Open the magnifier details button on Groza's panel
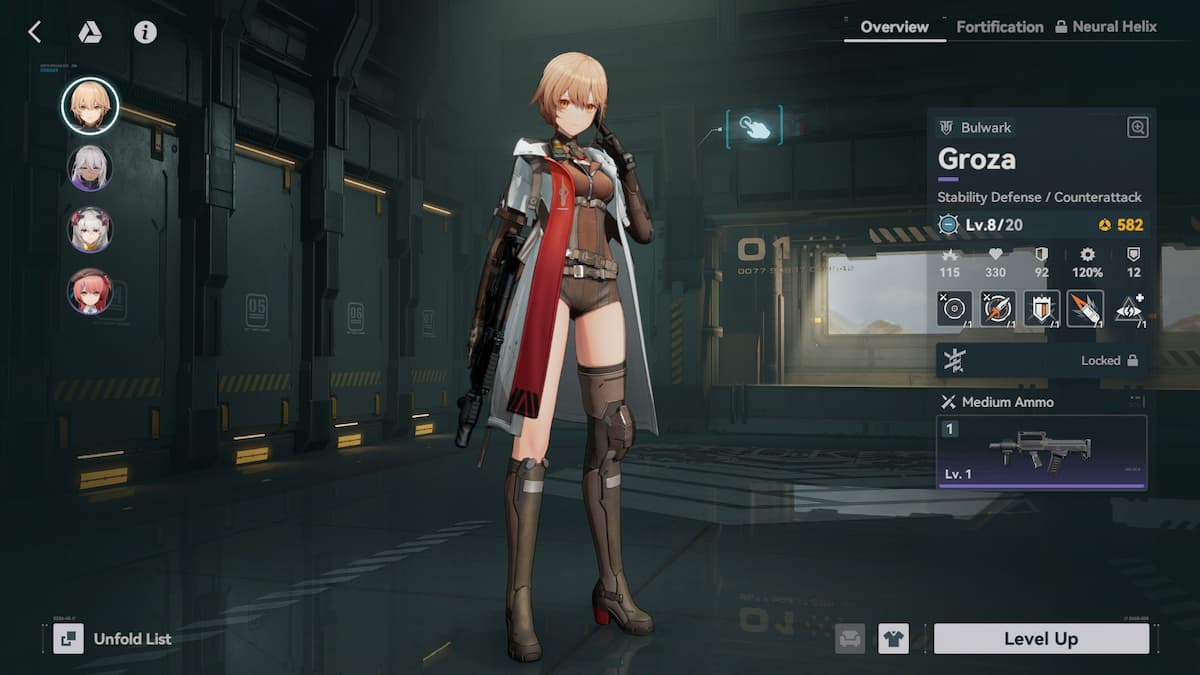Viewport: 1200px width, 675px height. point(1137,127)
